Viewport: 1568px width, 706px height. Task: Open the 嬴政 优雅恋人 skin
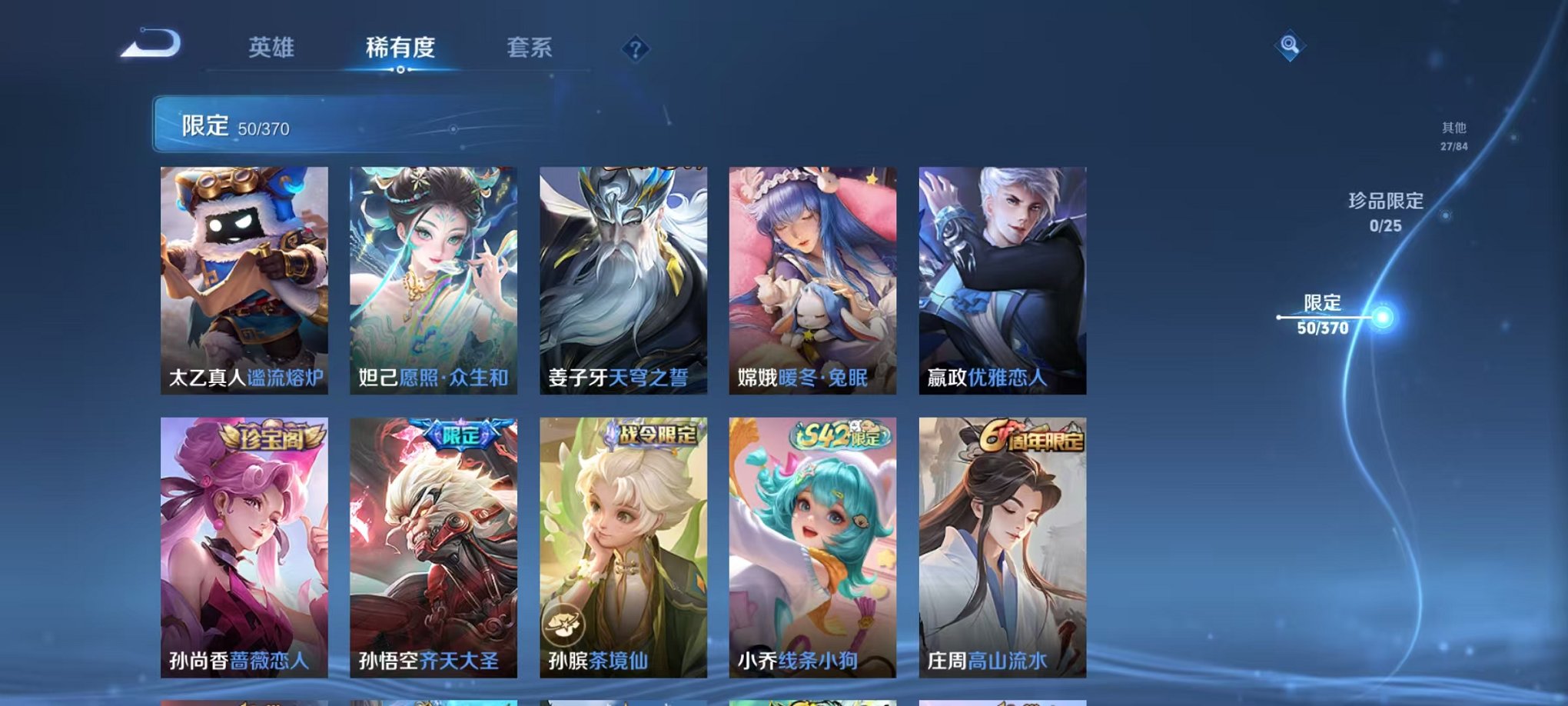[x=1003, y=277]
